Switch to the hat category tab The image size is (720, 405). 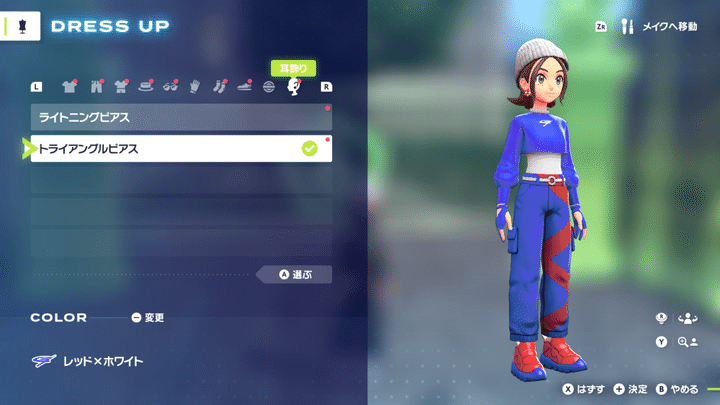click(146, 87)
